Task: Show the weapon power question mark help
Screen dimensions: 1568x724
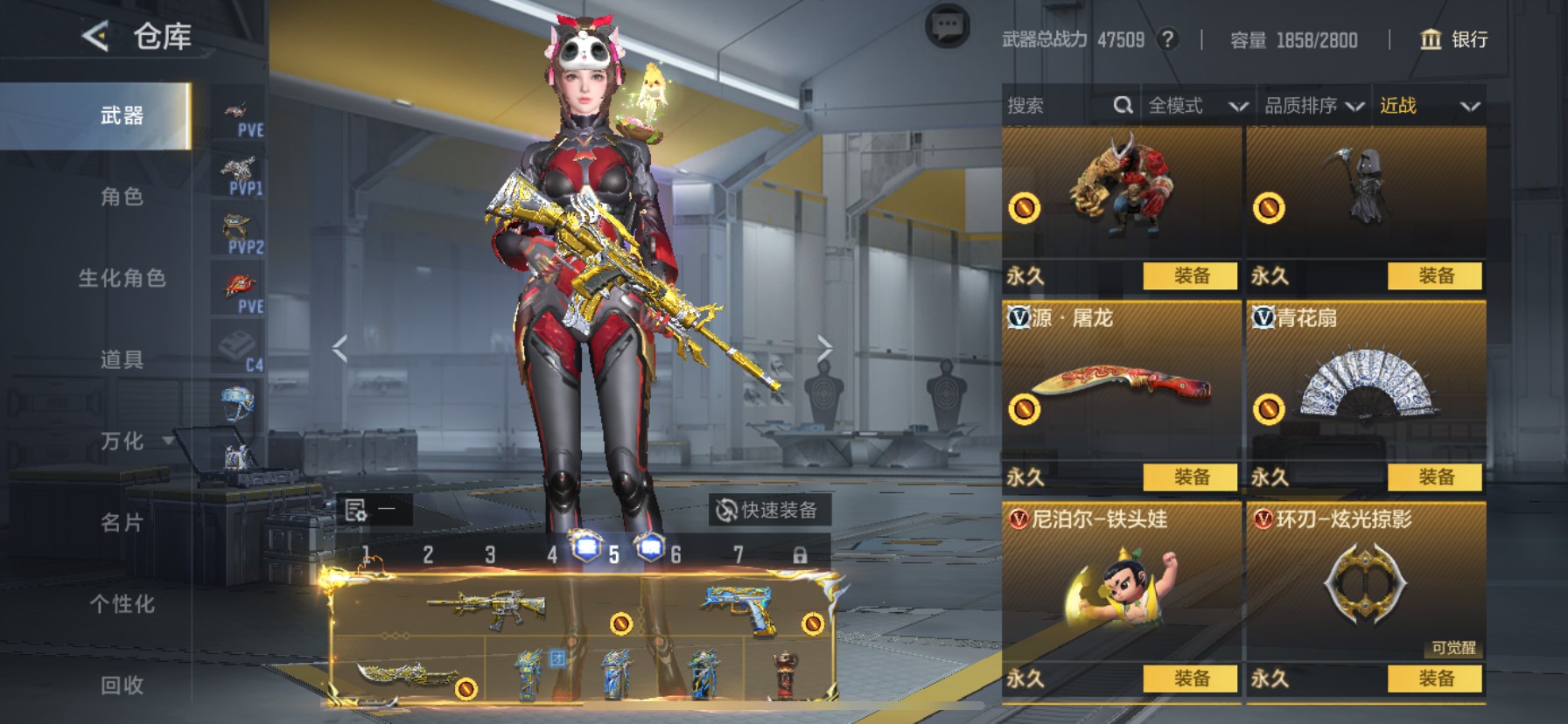Action: (1167, 39)
